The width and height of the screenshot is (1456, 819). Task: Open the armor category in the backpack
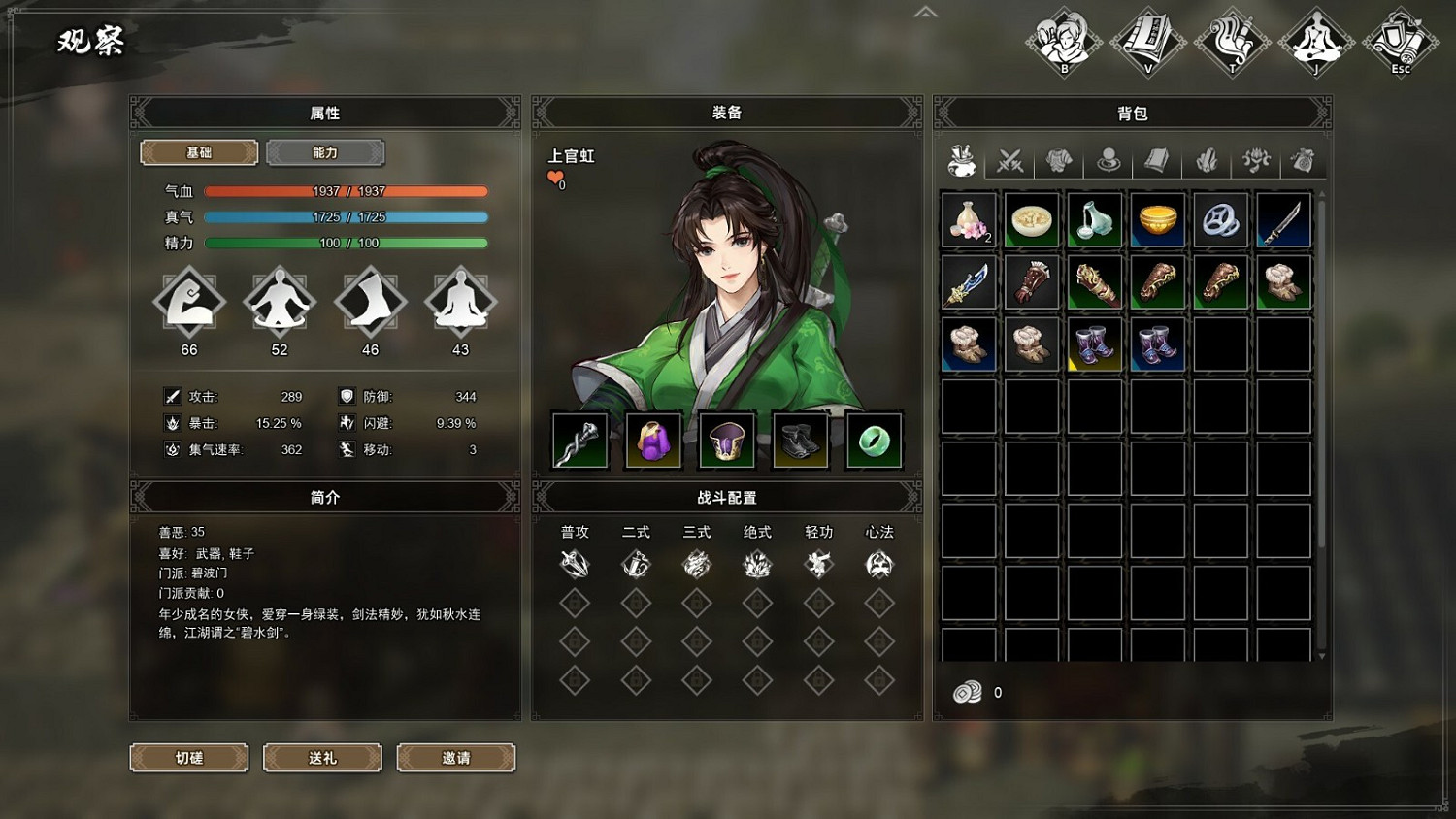tap(1060, 161)
